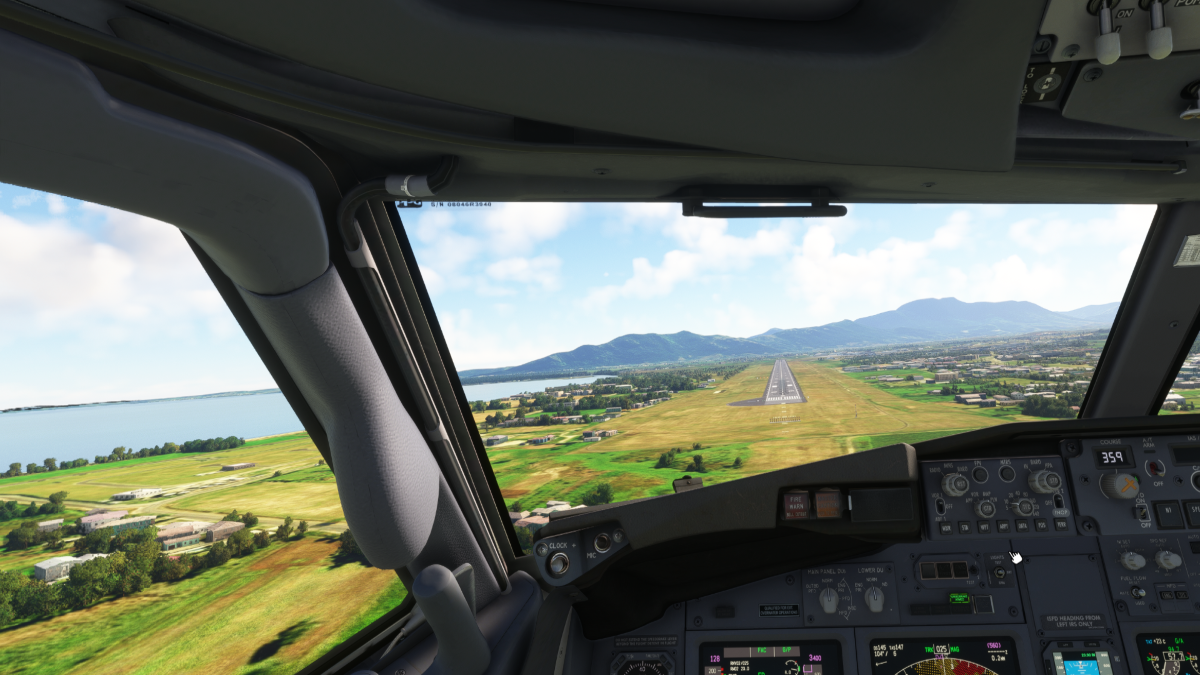Click the MAIN PANEL DU selector knob
This screenshot has width=1200, height=675.
(x=828, y=599)
